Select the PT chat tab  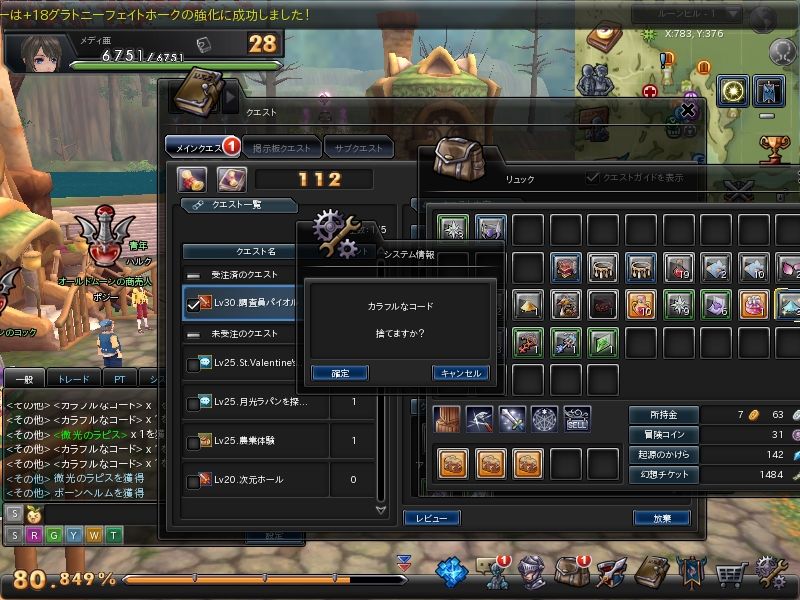pyautogui.click(x=119, y=379)
